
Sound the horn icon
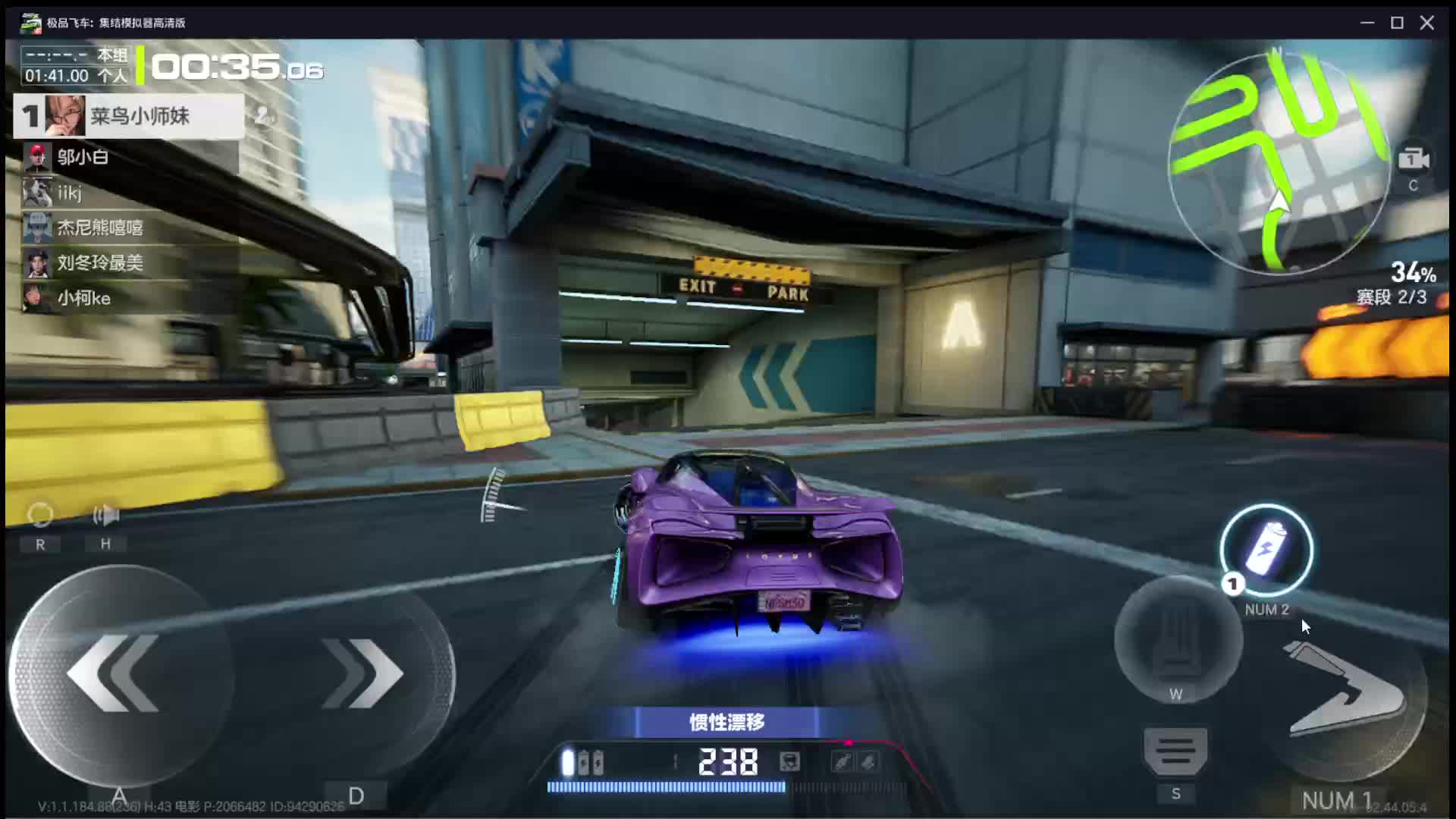(105, 516)
